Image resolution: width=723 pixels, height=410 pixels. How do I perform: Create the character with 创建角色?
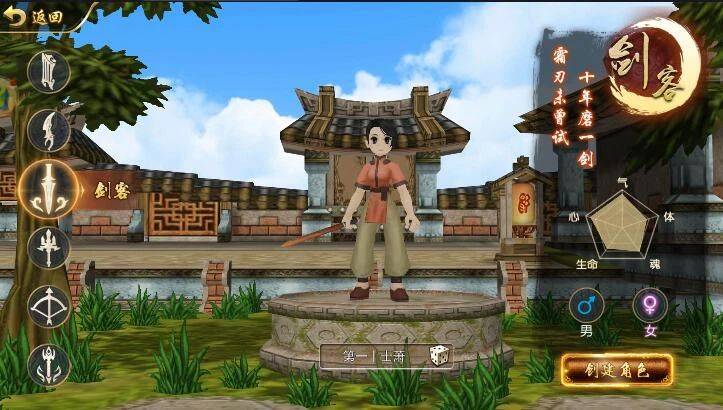tap(616, 369)
